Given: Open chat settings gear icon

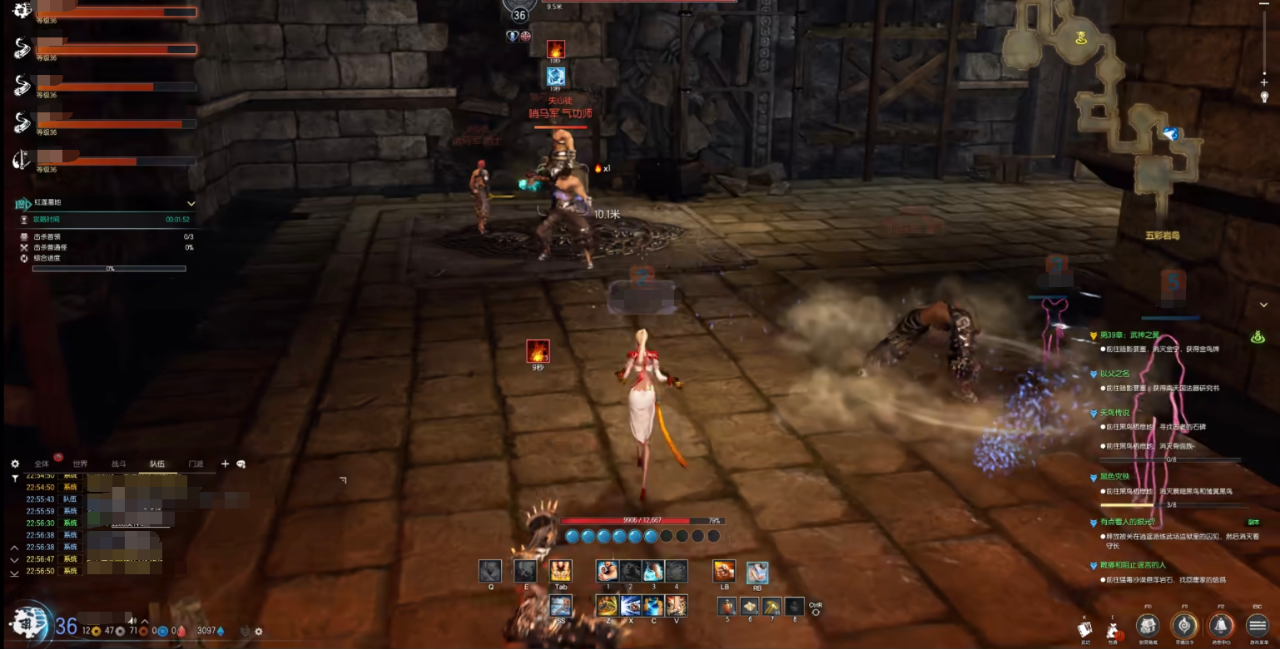Looking at the screenshot, I should tap(15, 464).
